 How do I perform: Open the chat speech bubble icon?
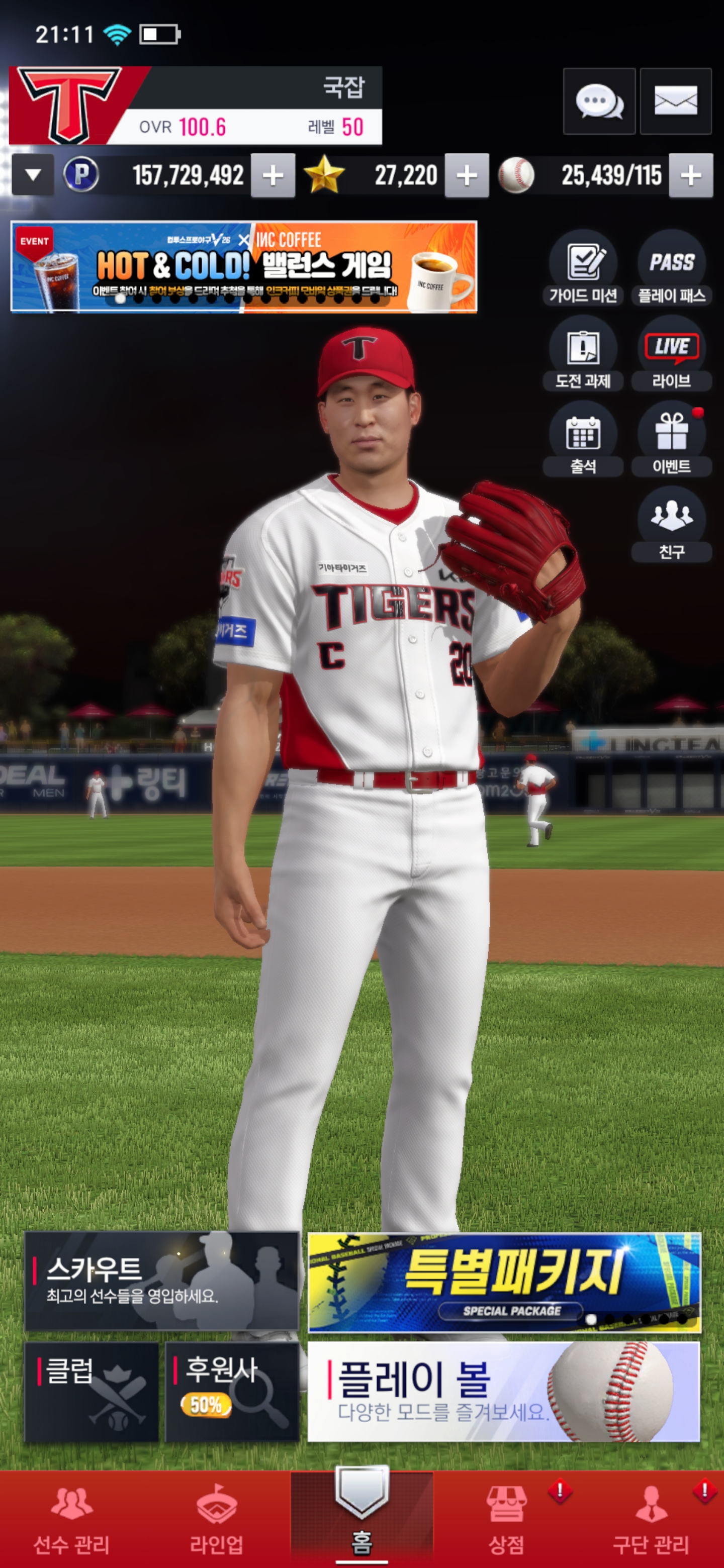(x=599, y=101)
